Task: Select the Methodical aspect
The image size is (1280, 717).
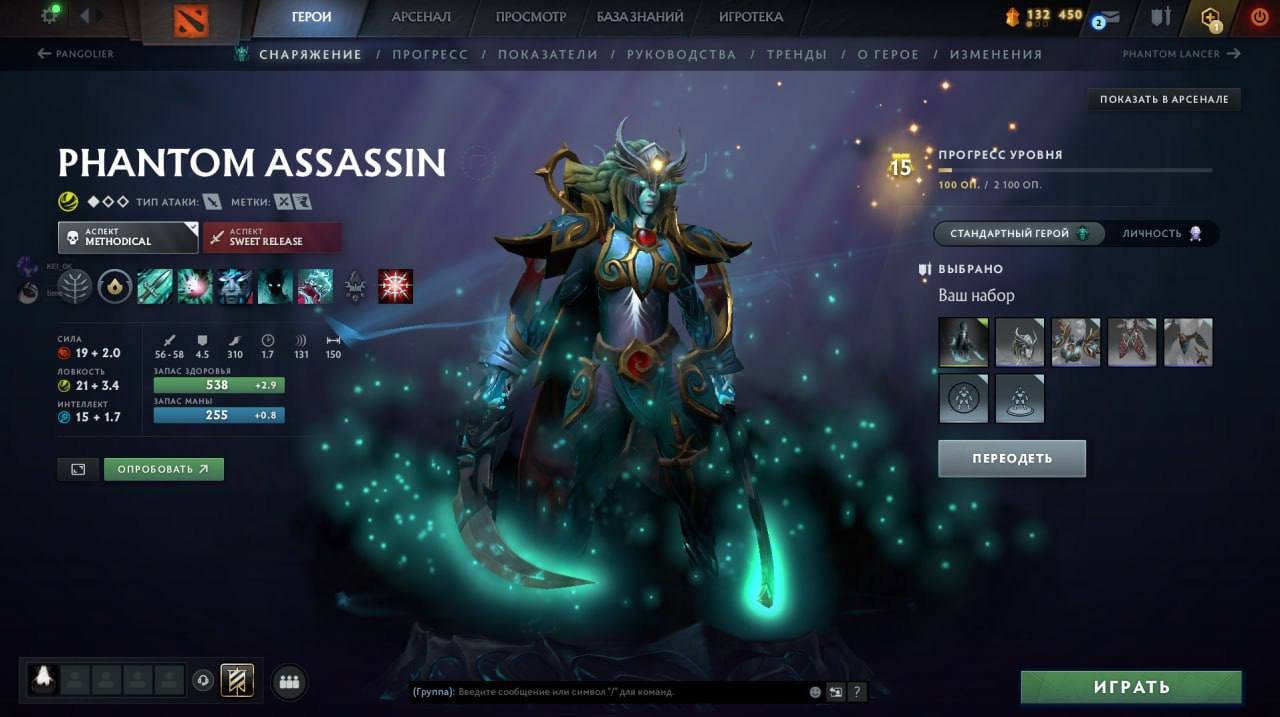Action: (x=128, y=237)
